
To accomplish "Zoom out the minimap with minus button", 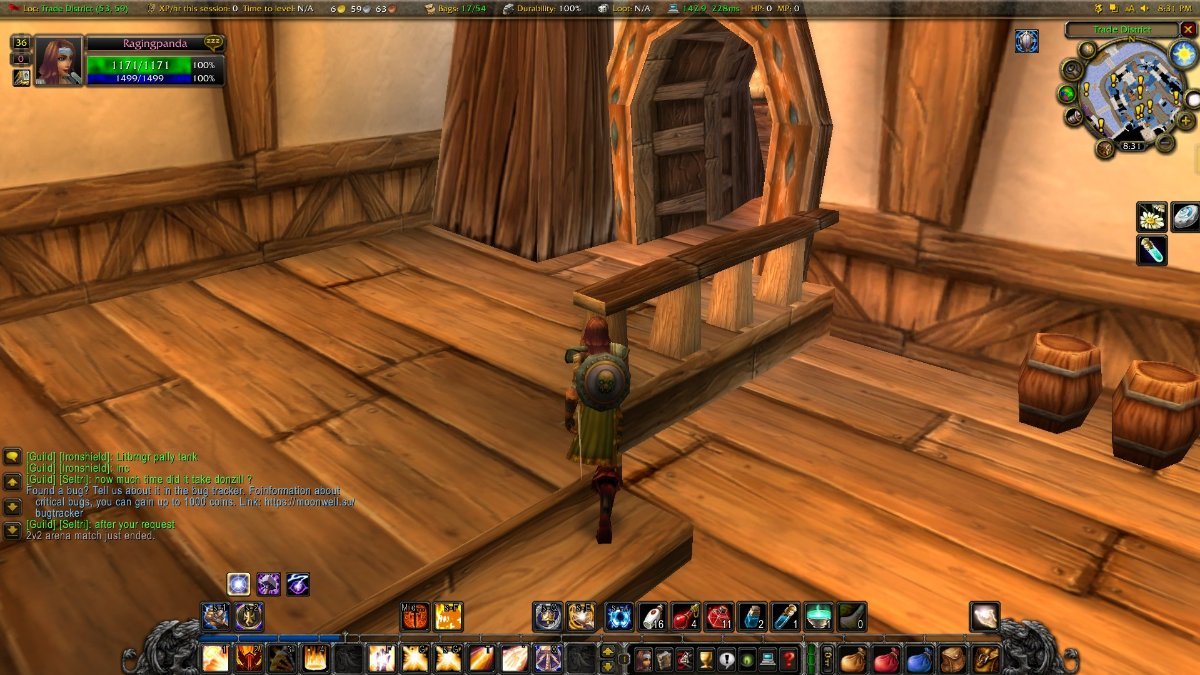I will click(1165, 143).
